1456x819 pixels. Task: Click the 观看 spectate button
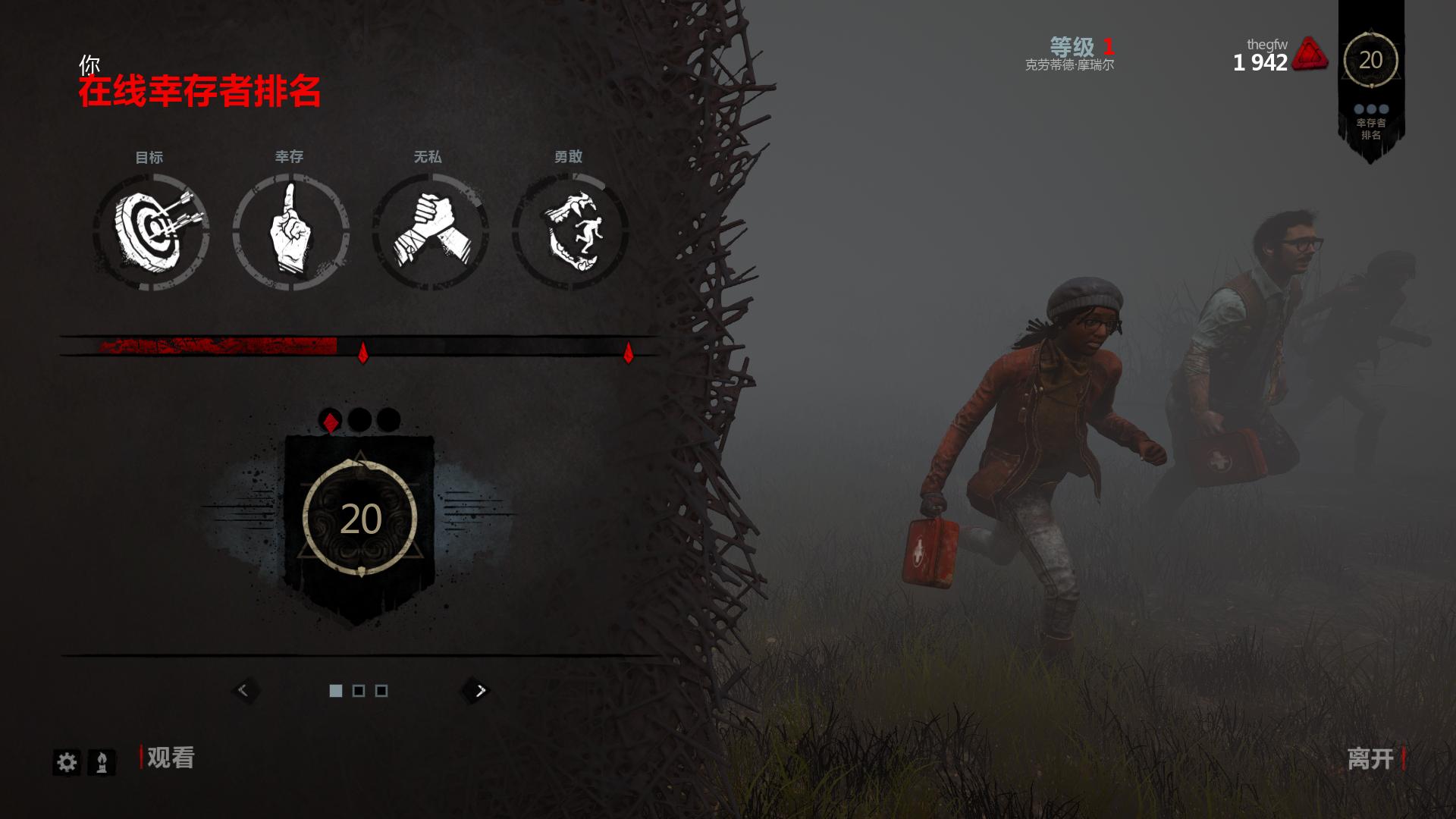[x=170, y=758]
